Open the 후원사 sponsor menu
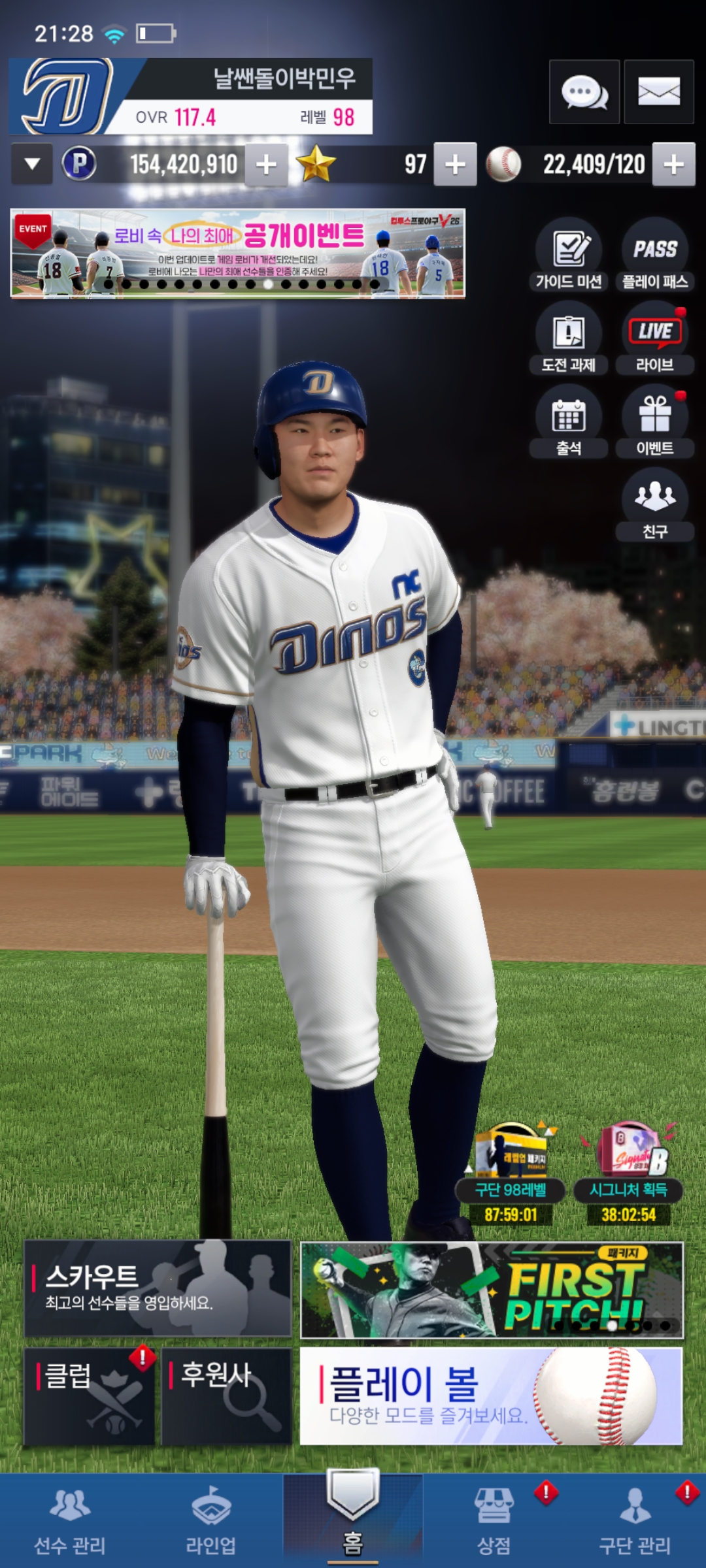706x1568 pixels. [226, 1396]
